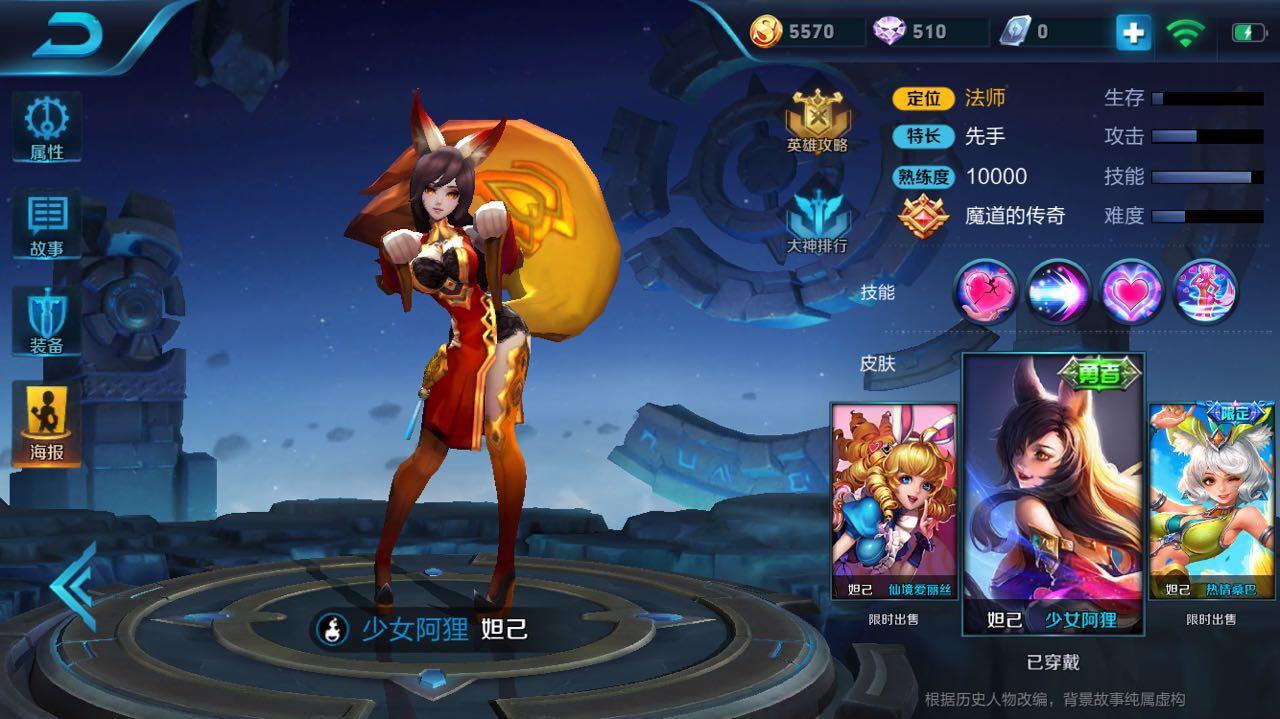Viewport: 1280px width, 719px height.
Task: Go back using the top-left return arrow
Action: point(68,36)
